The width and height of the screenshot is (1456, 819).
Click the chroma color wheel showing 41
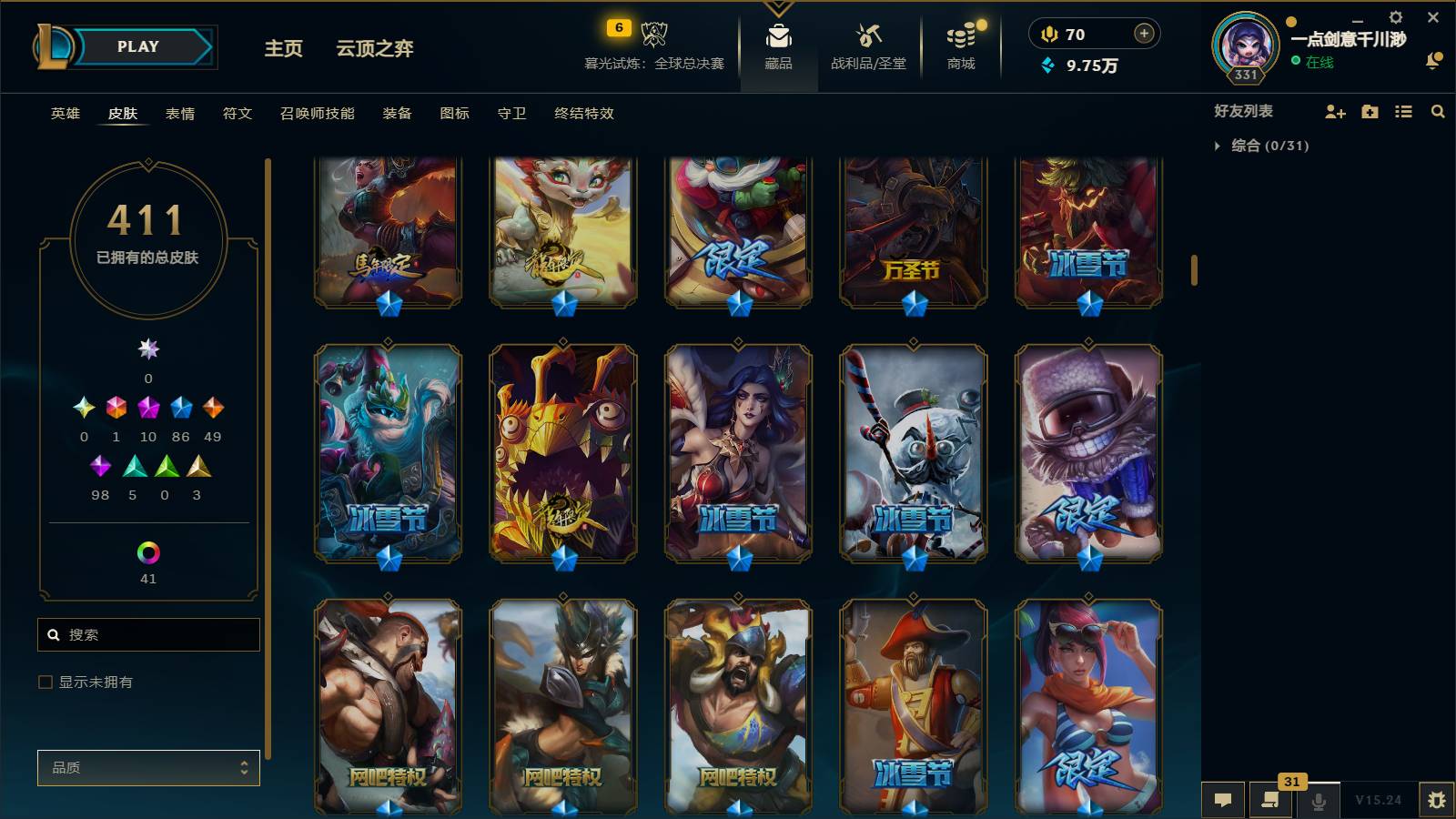[x=148, y=551]
